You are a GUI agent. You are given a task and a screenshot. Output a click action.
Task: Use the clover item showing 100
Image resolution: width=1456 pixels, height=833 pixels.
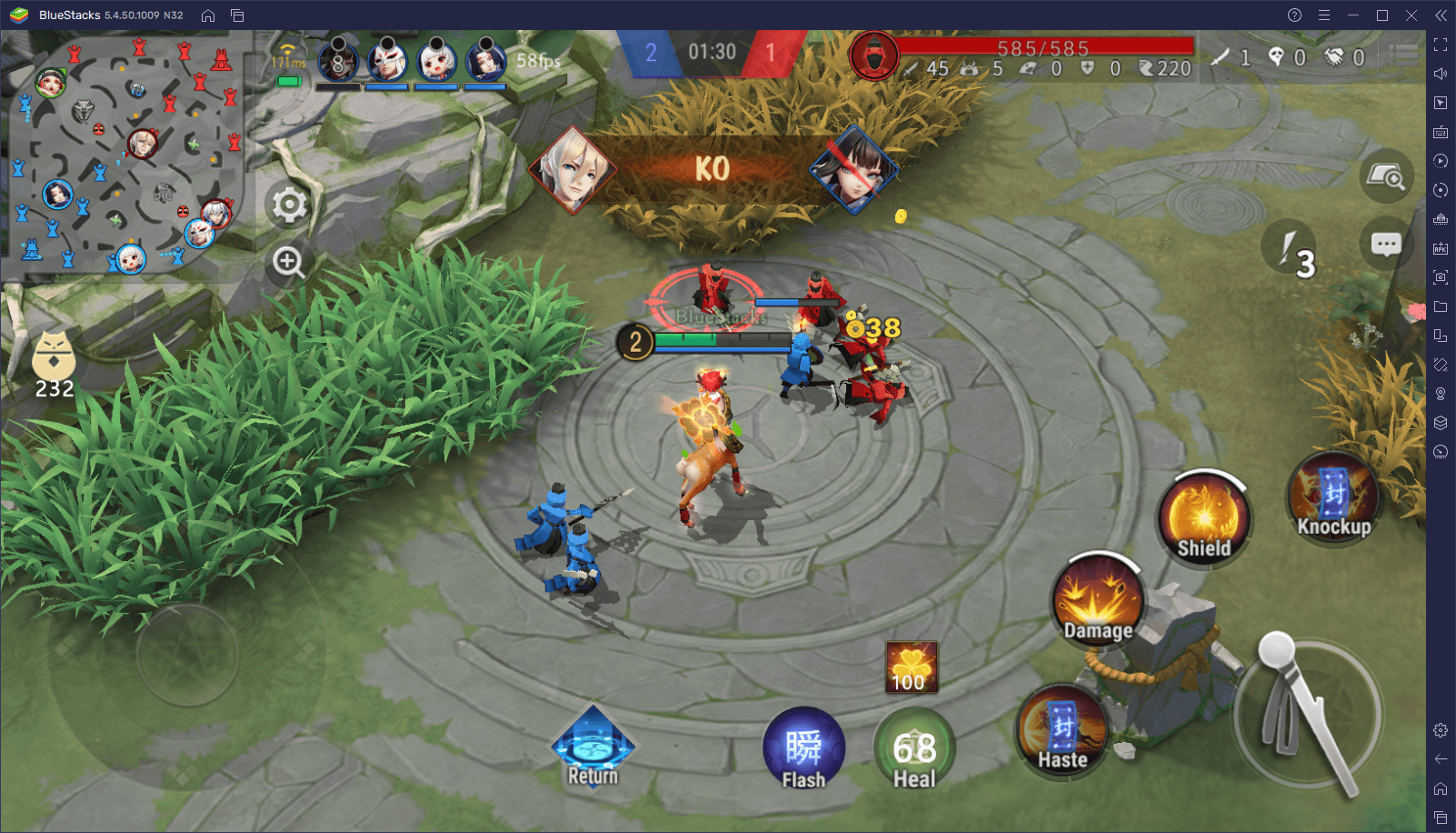[911, 667]
